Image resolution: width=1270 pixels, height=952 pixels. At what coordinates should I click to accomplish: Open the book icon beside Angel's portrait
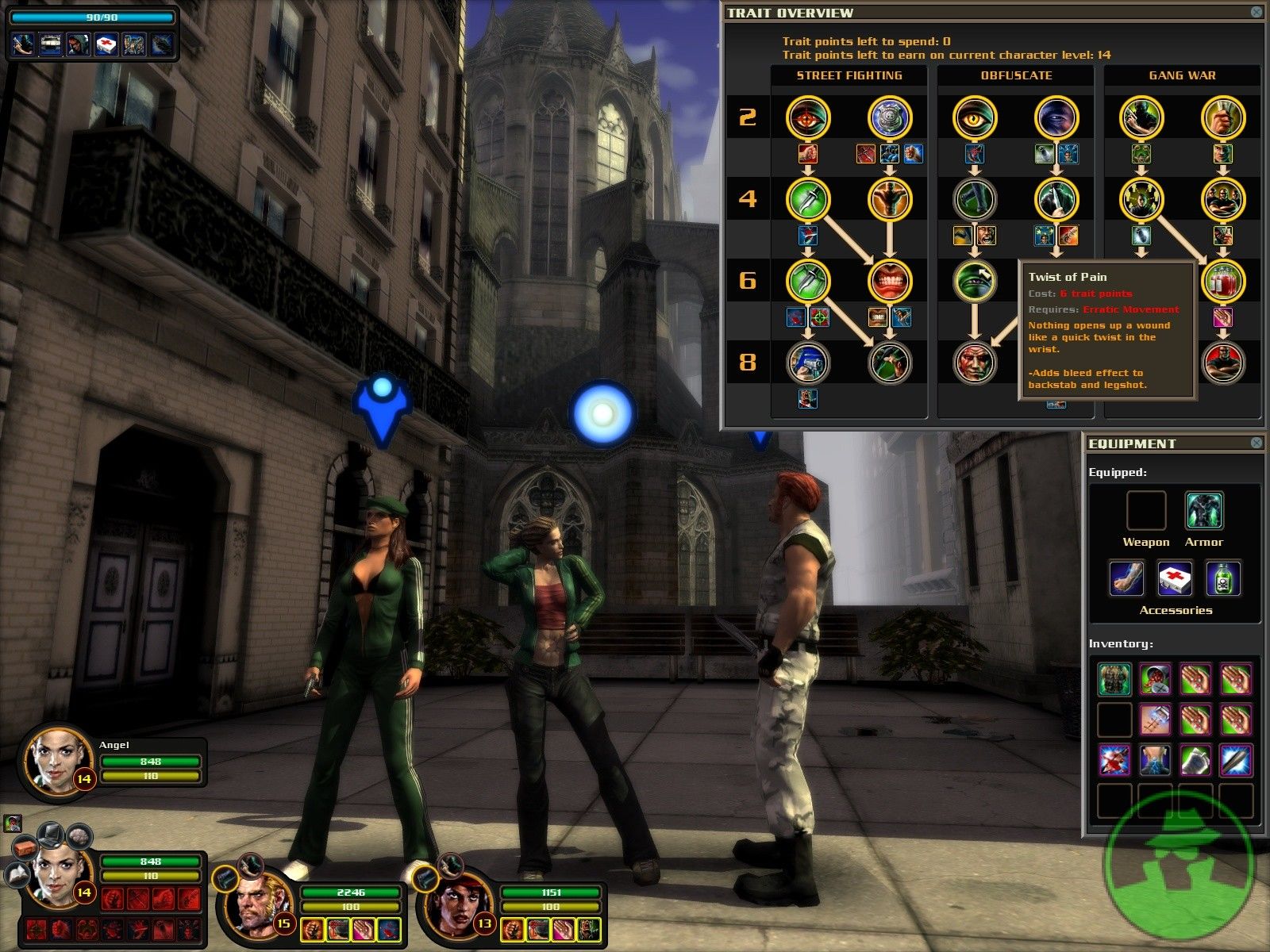coord(18,874)
